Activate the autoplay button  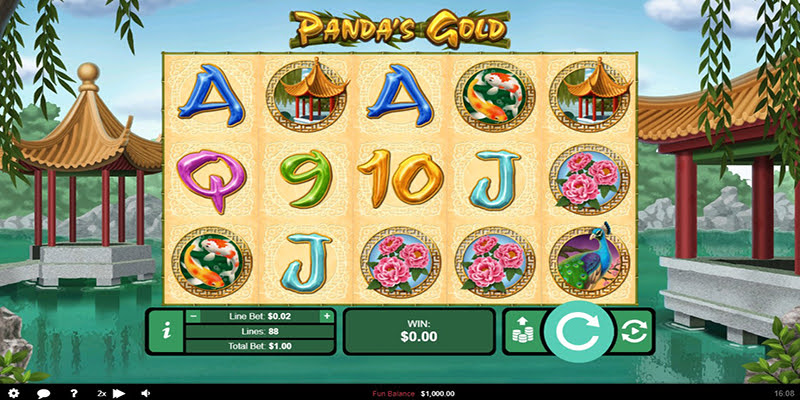tap(632, 331)
